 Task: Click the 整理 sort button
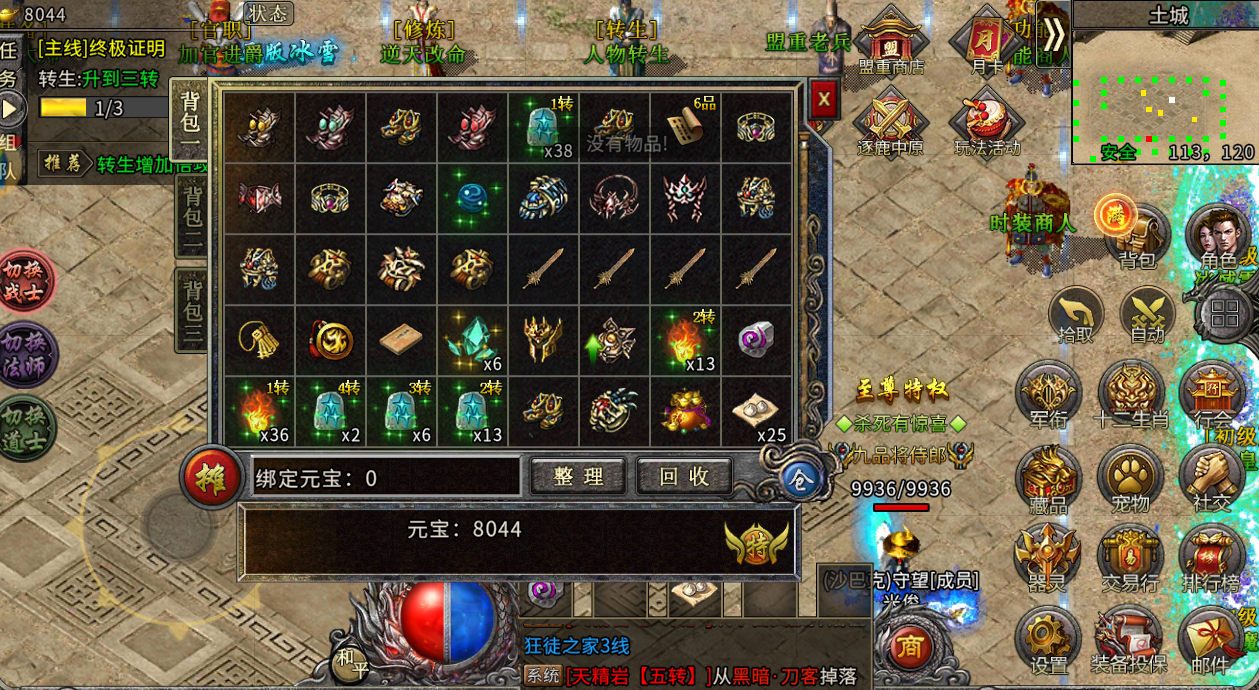(x=578, y=477)
